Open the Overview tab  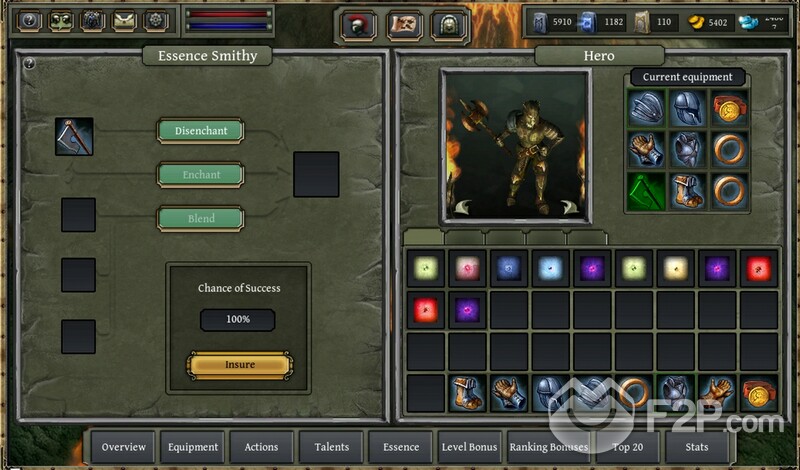pyautogui.click(x=124, y=447)
